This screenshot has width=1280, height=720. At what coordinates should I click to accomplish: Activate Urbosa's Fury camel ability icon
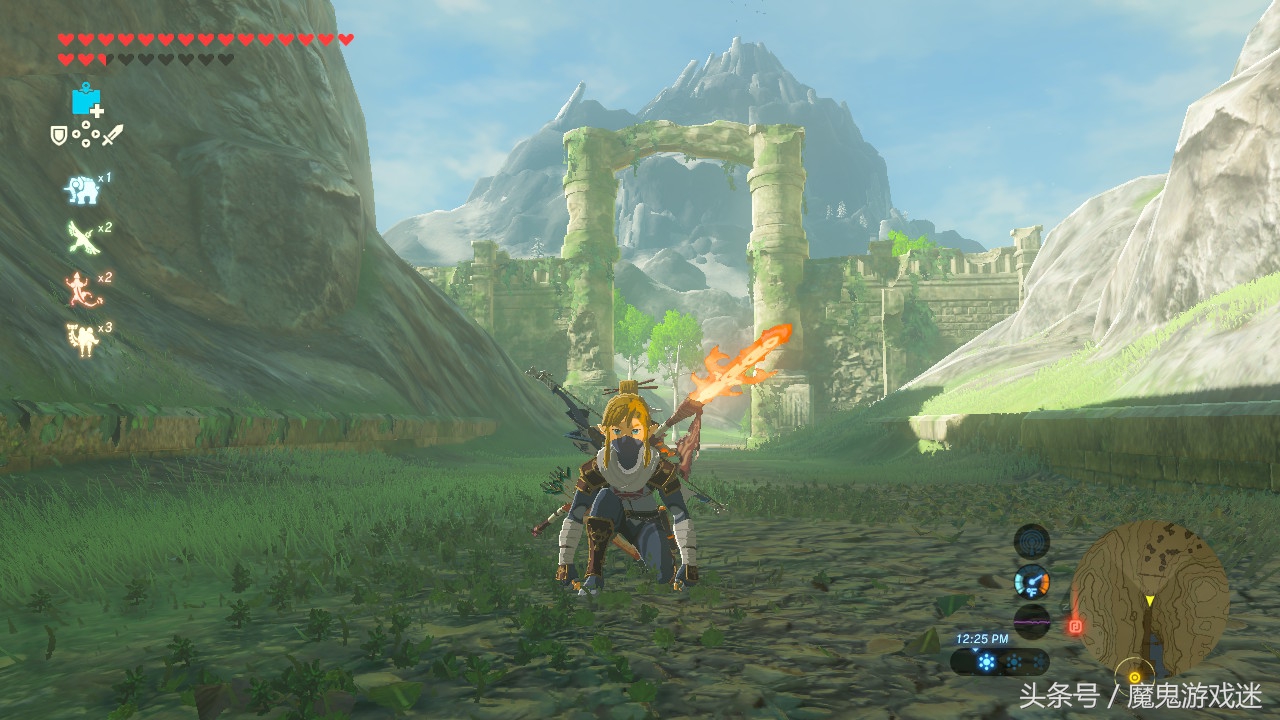pos(81,339)
